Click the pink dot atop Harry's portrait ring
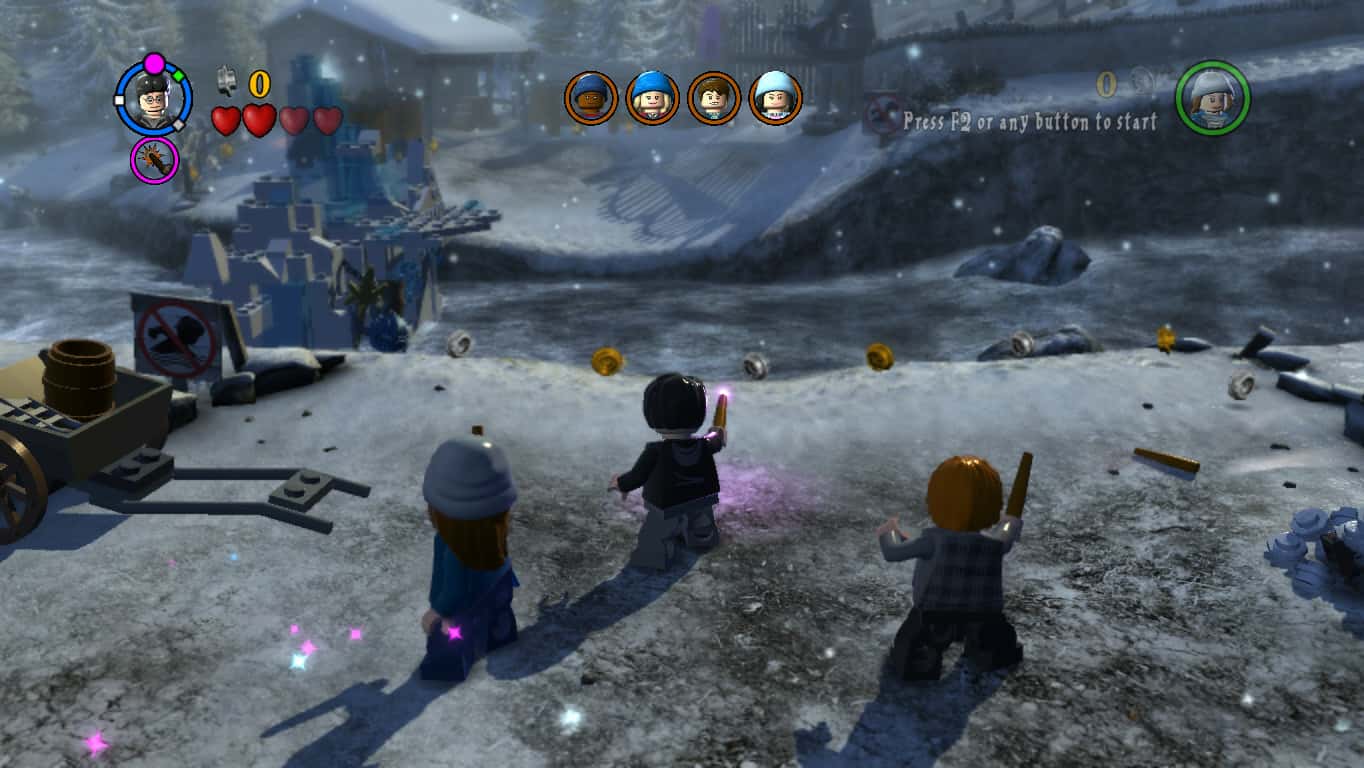Image resolution: width=1364 pixels, height=768 pixels. (x=153, y=62)
